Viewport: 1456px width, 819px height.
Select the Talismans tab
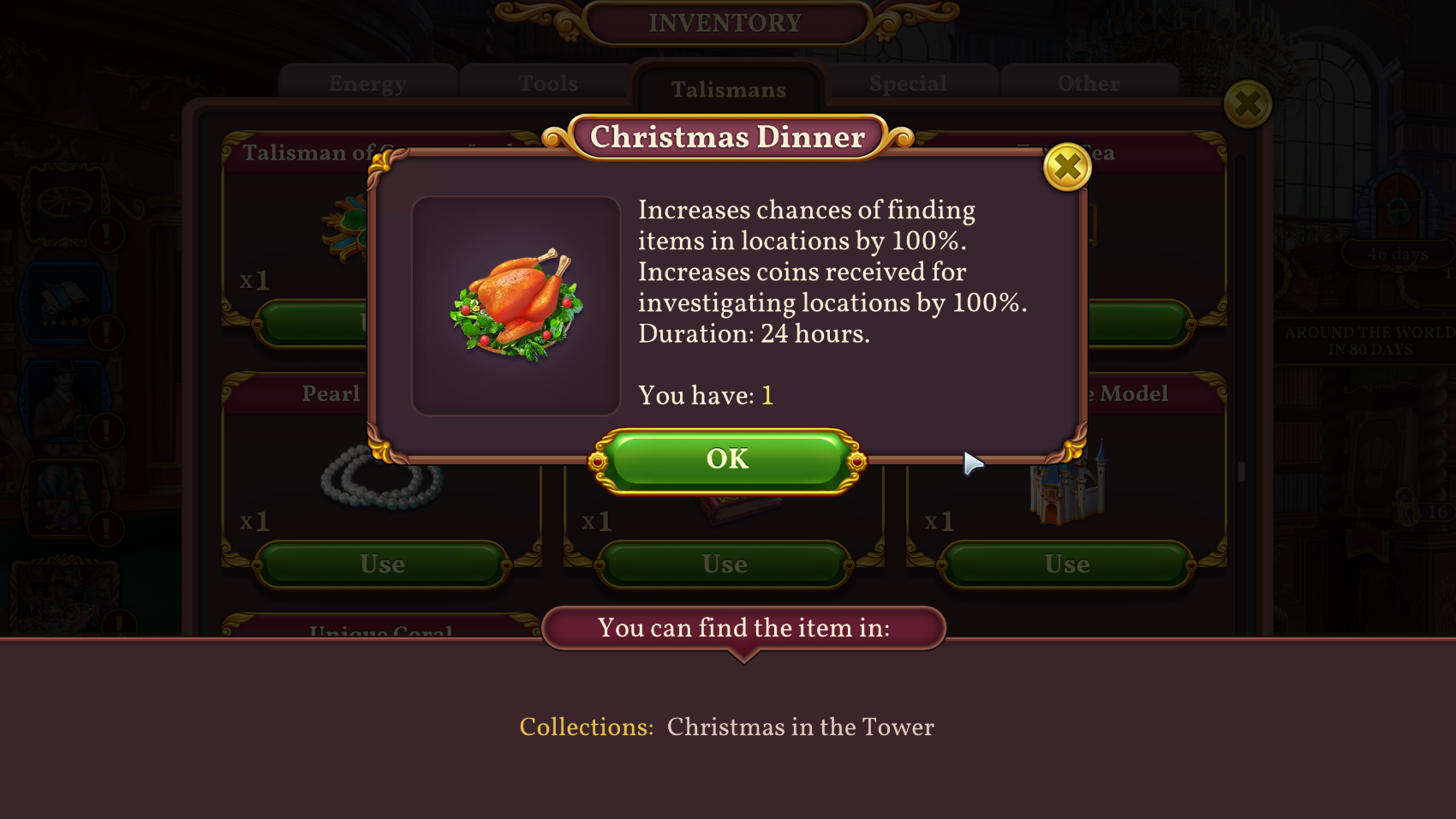click(728, 89)
